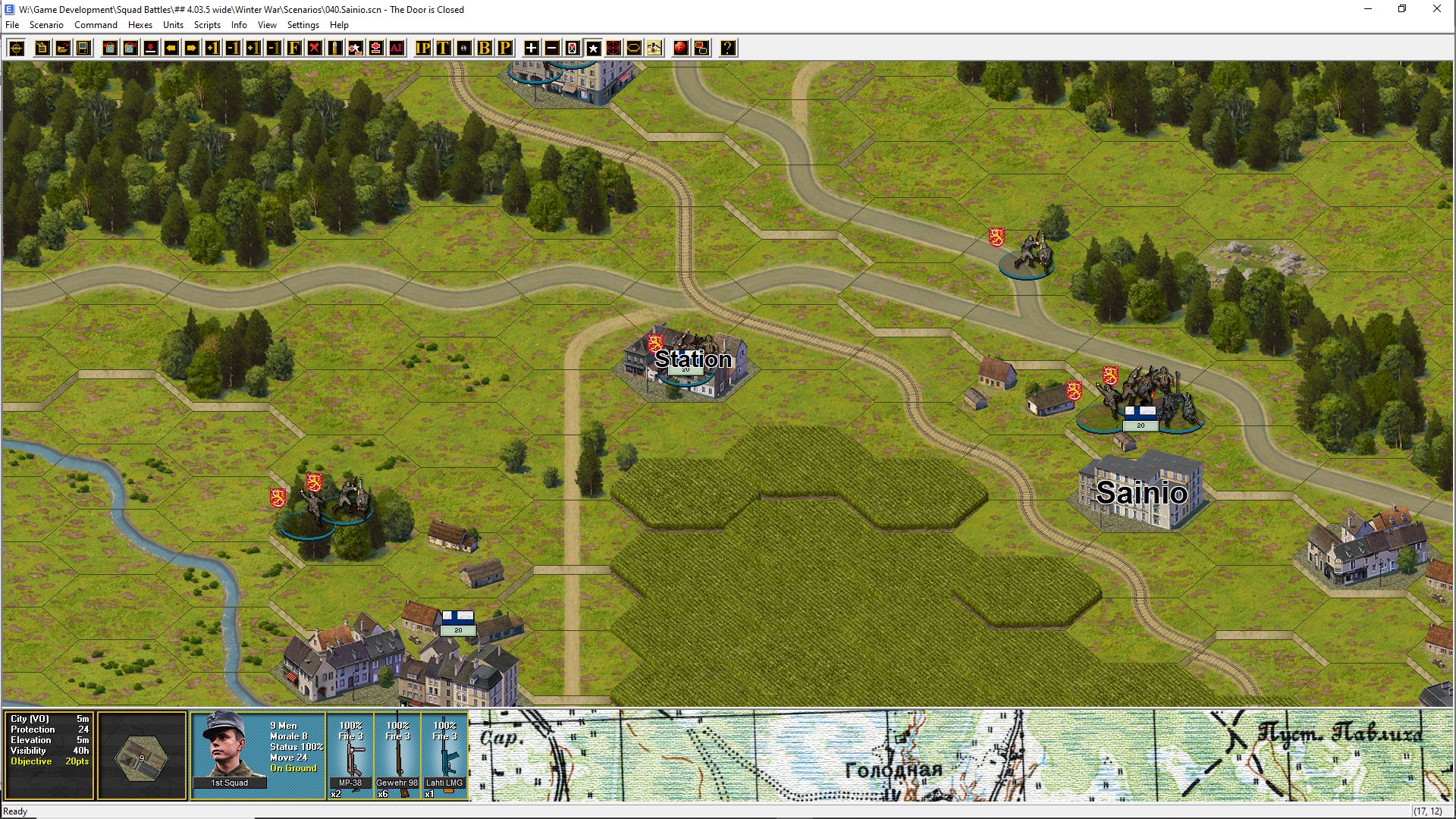This screenshot has width=1456, height=819.
Task: Close the game window
Action: (1436, 9)
